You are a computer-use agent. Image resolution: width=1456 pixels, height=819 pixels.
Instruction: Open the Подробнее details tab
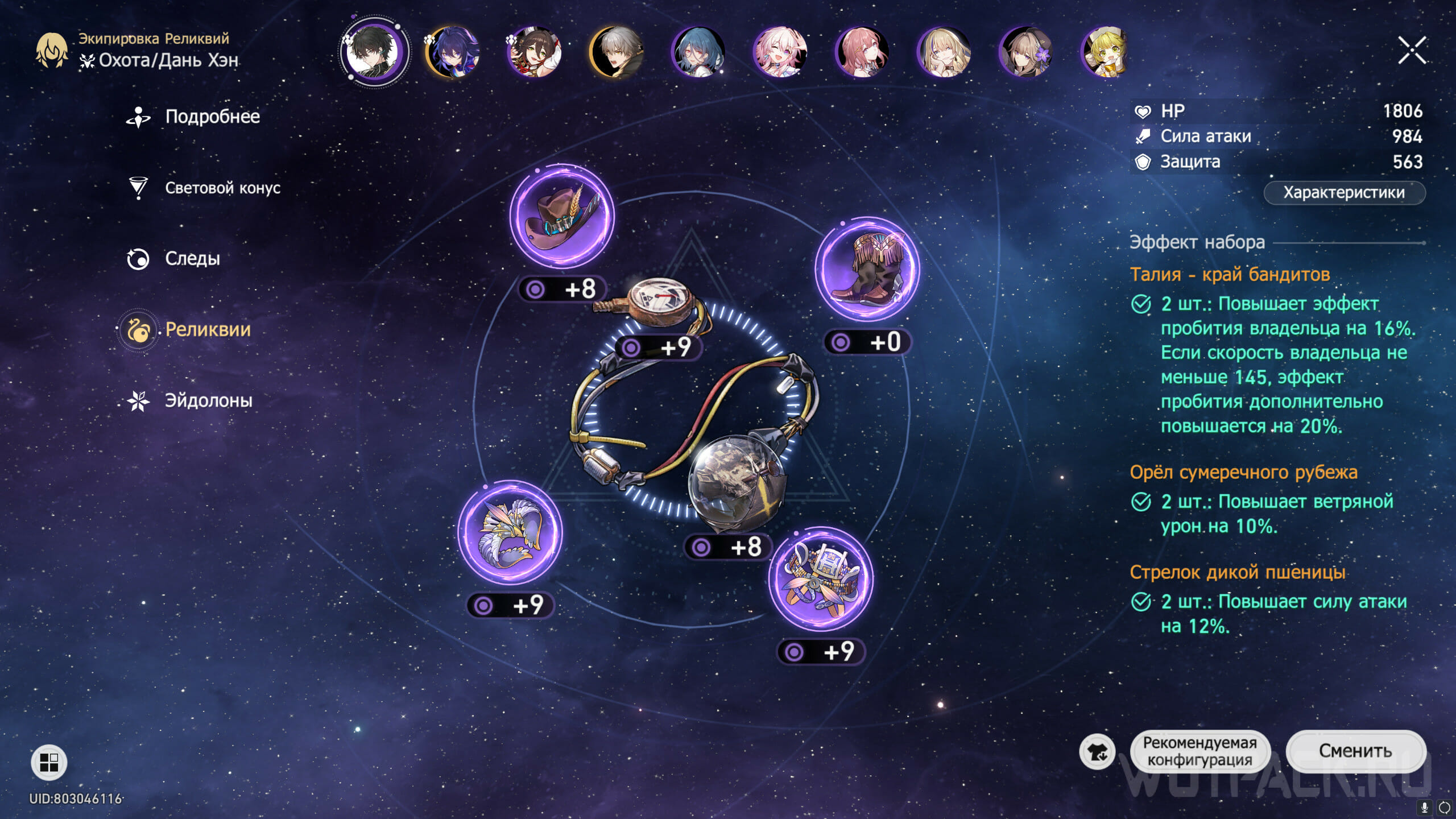pos(212,117)
